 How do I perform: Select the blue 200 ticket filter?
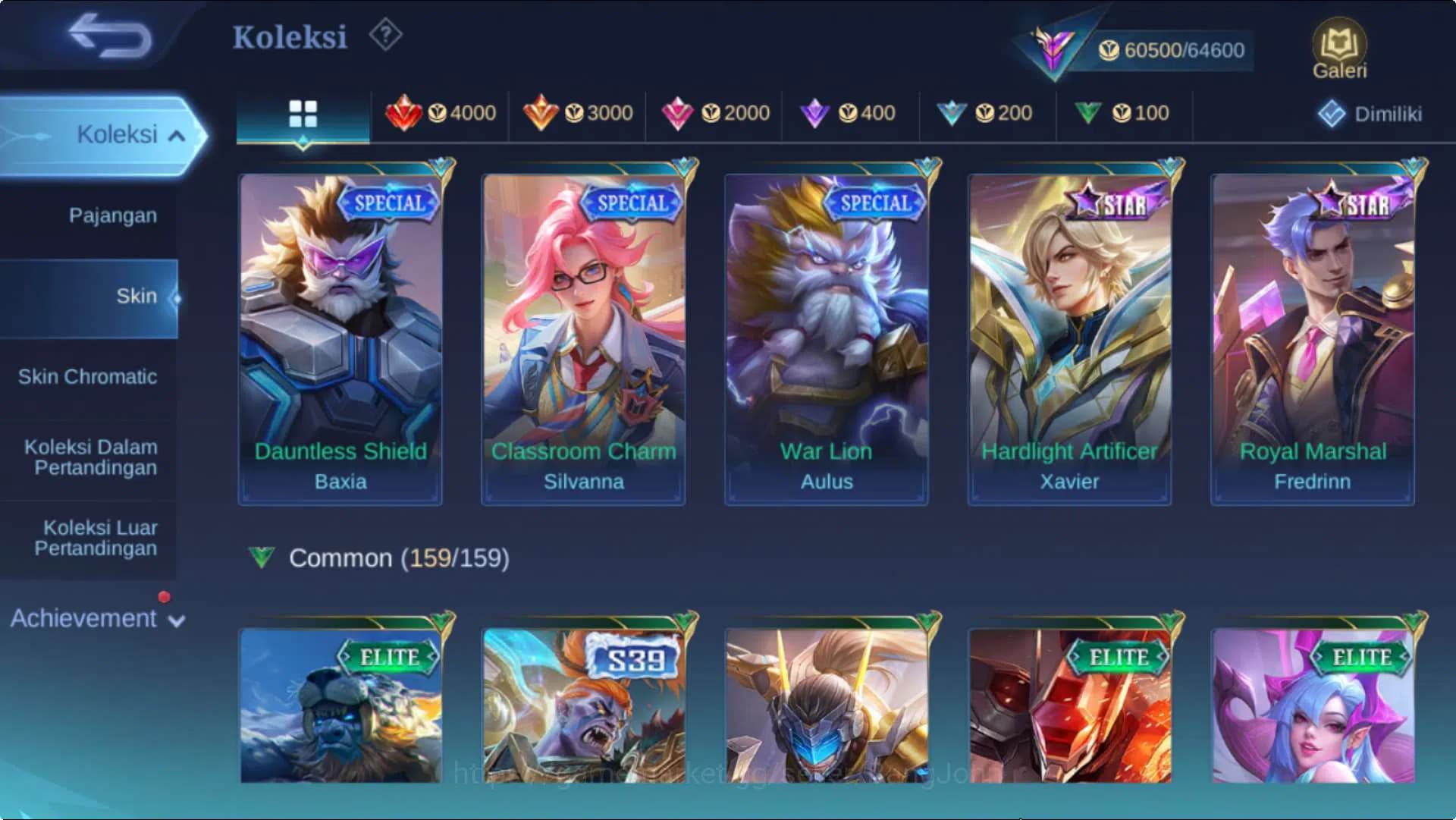pyautogui.click(x=951, y=112)
